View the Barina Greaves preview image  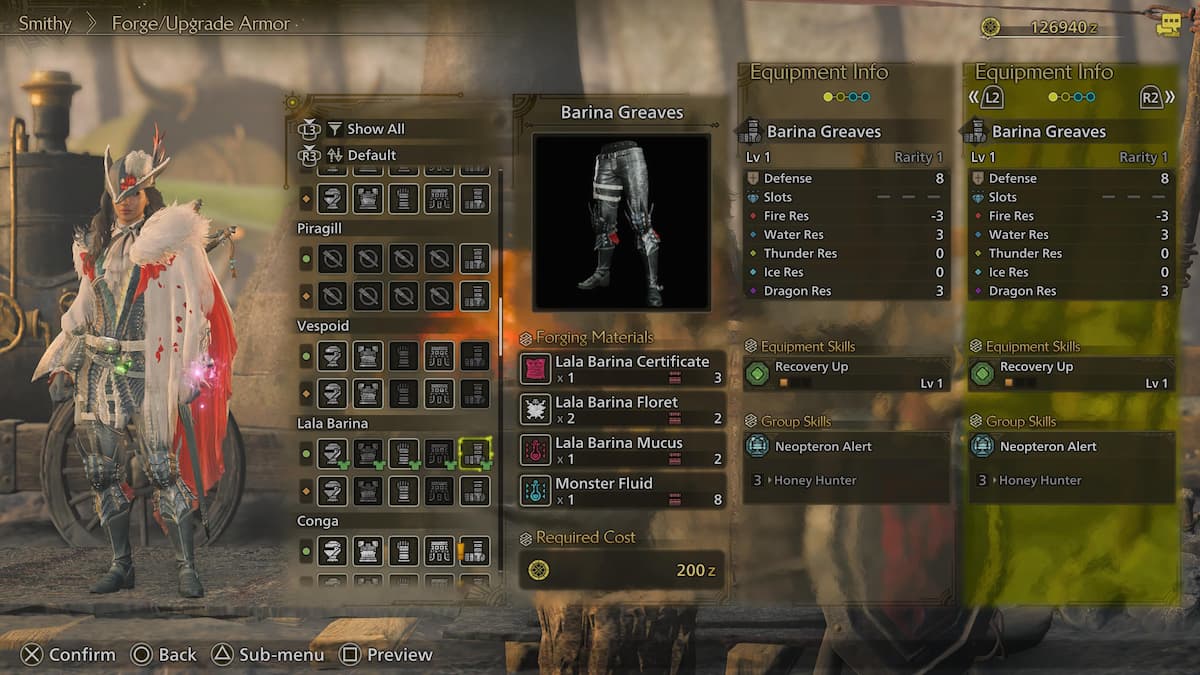click(x=621, y=221)
